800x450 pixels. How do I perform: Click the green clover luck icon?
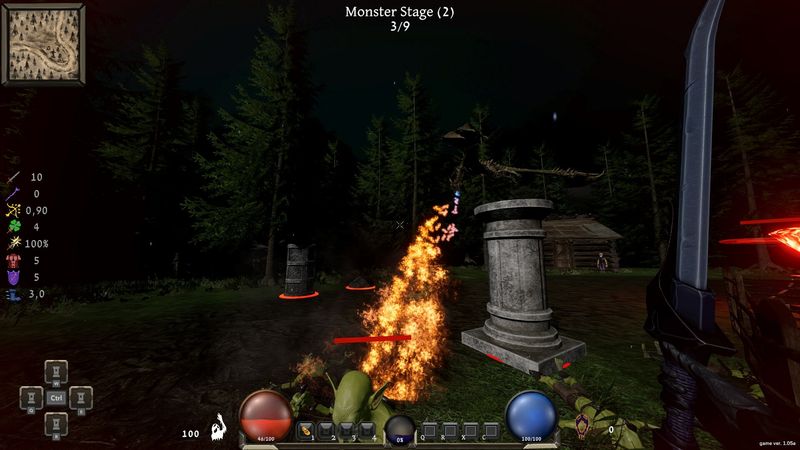(12, 227)
